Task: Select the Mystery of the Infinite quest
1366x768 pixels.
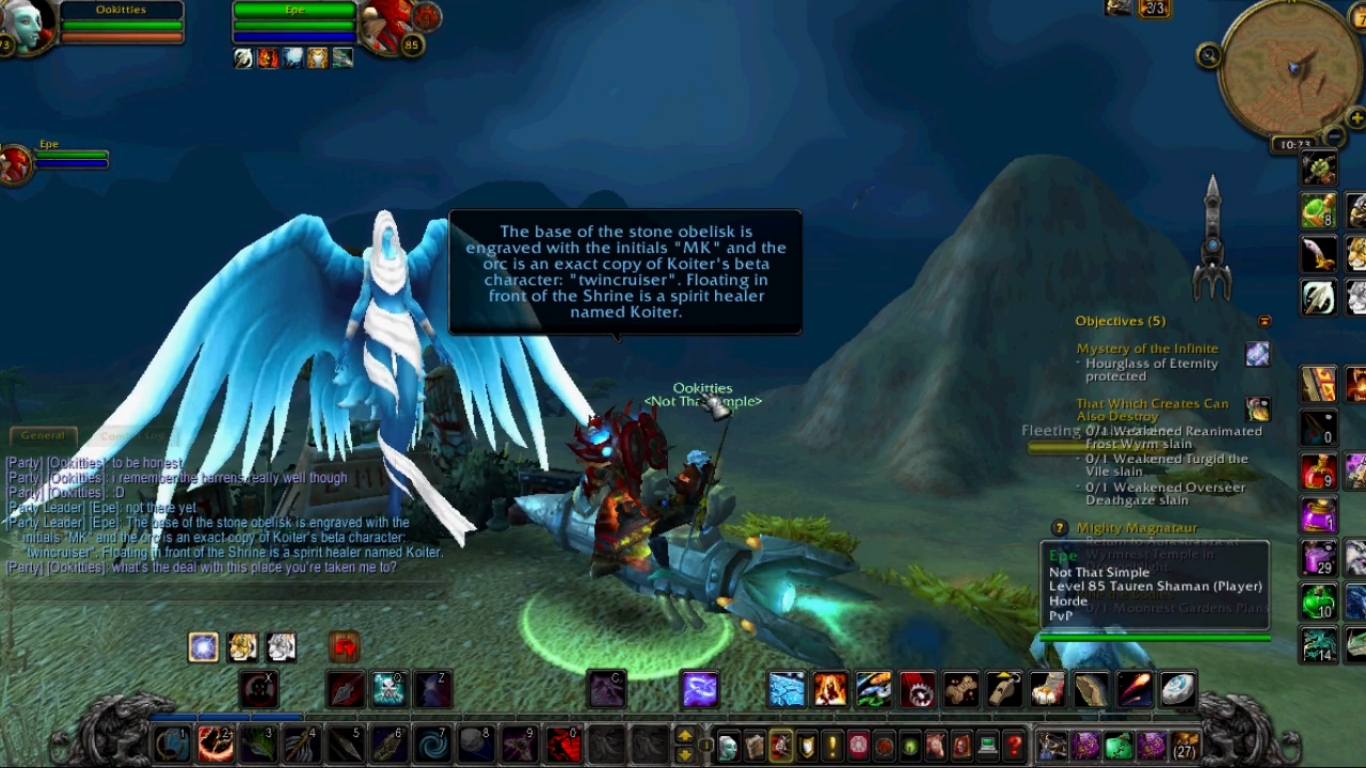Action: click(x=1147, y=348)
